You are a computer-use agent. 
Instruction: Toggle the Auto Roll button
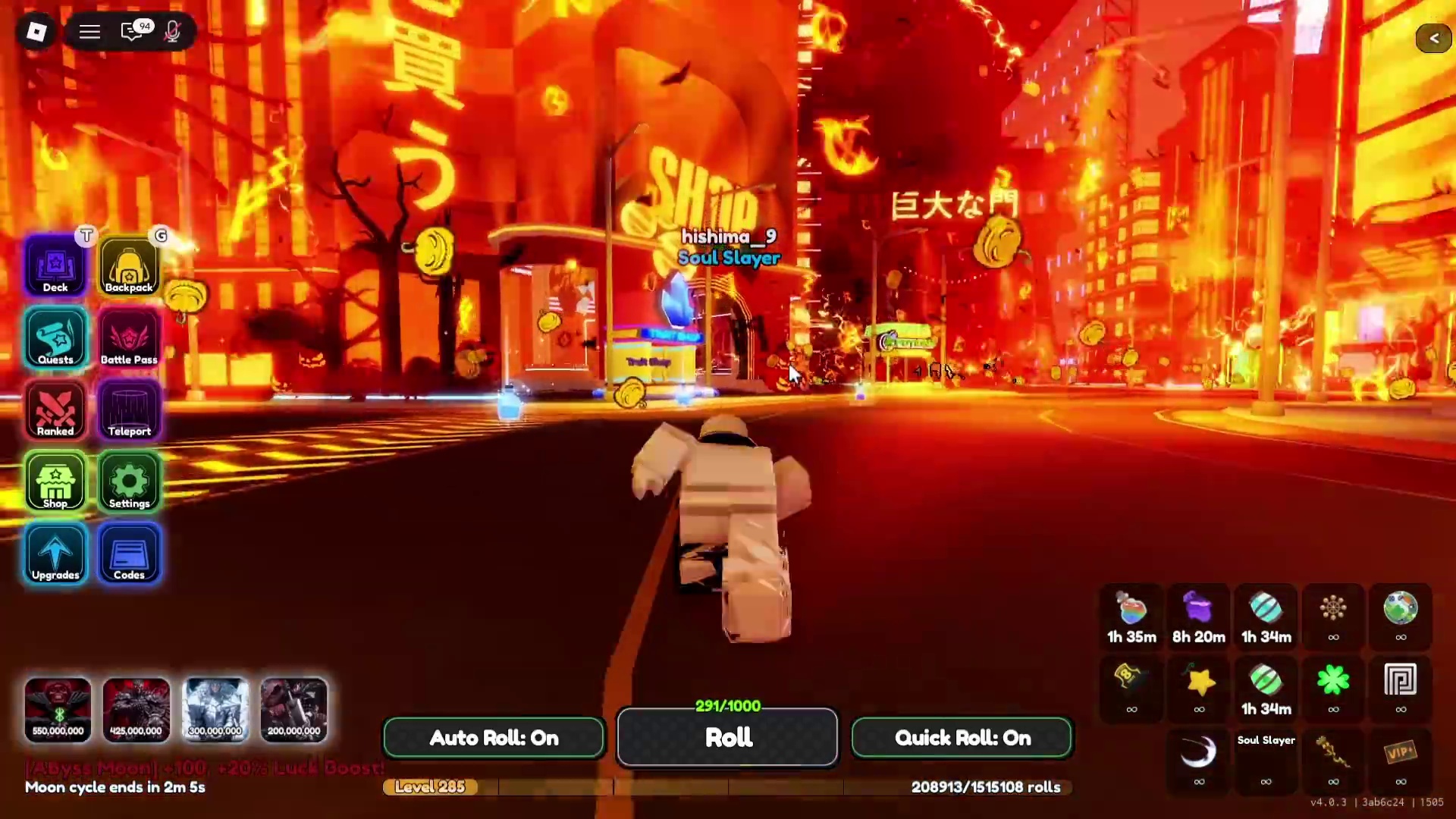click(x=494, y=738)
